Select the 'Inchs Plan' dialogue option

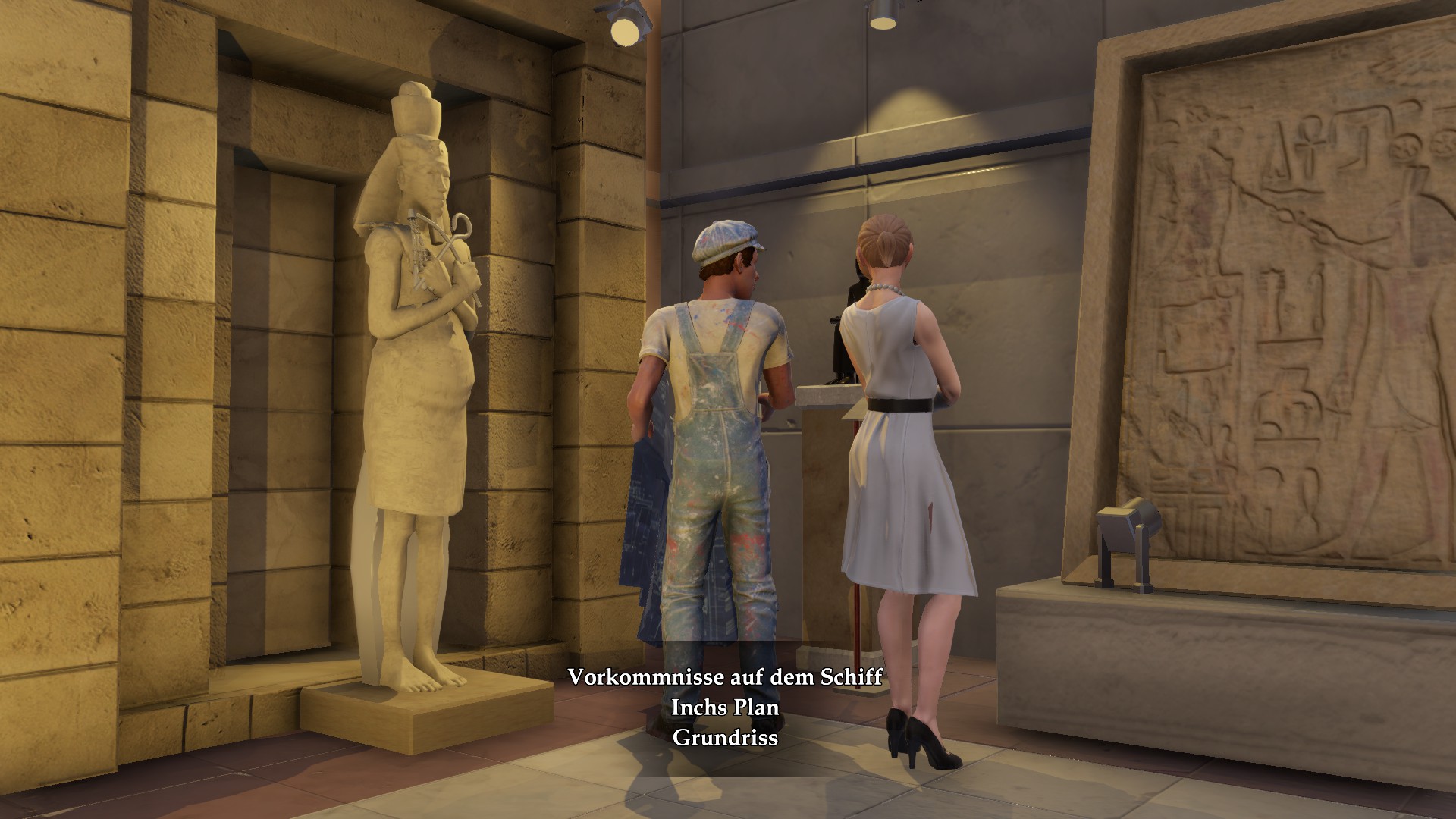[725, 707]
